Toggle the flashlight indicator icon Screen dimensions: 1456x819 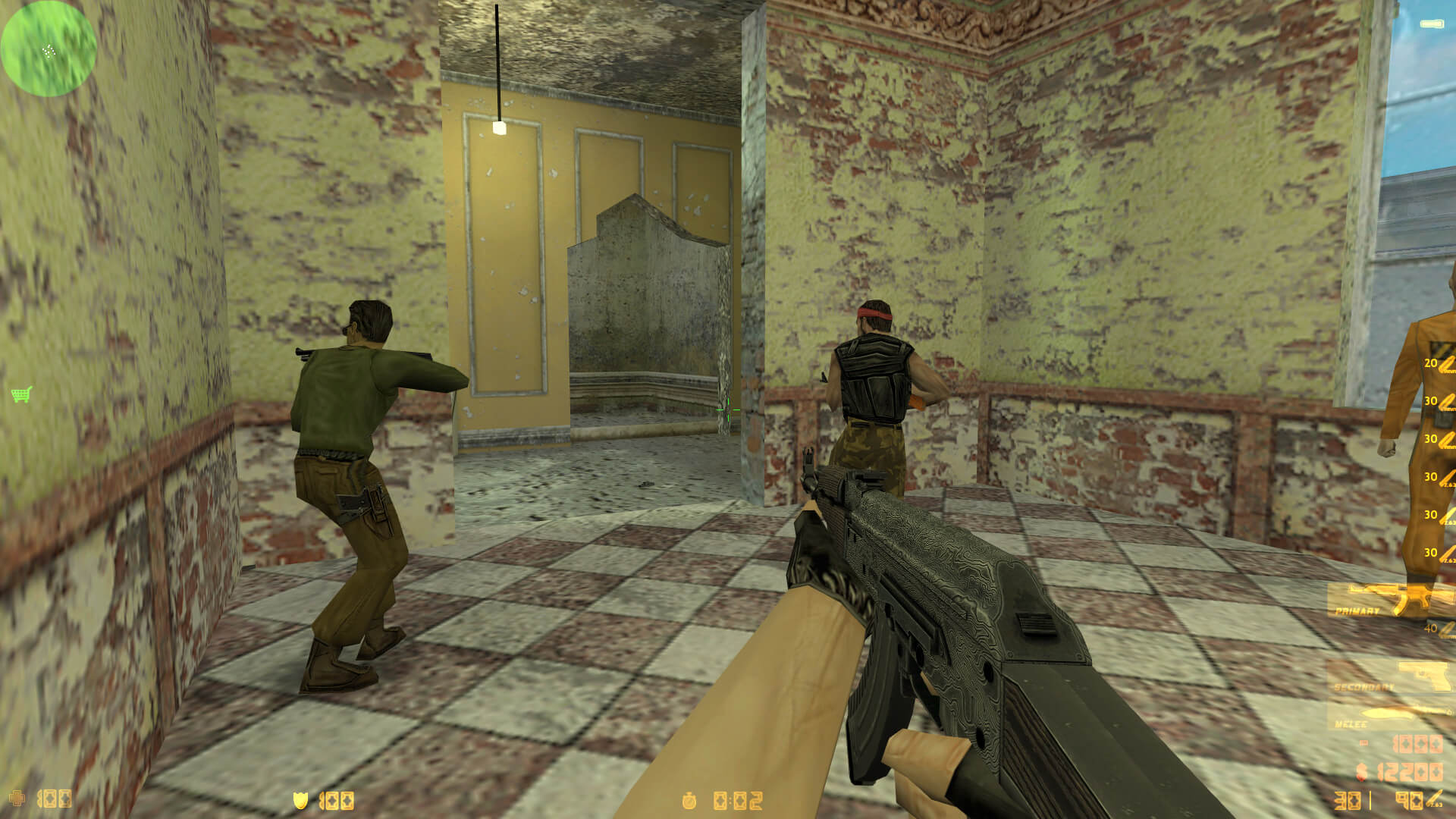(1432, 24)
